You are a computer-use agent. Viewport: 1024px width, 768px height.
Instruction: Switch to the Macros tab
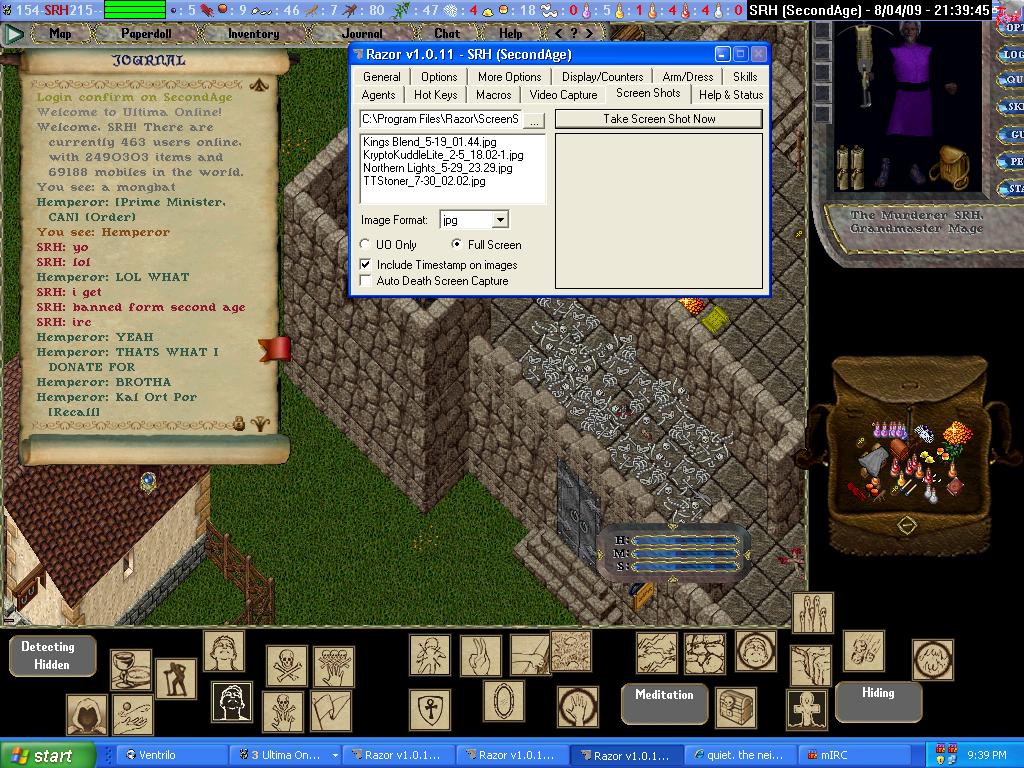pos(494,95)
